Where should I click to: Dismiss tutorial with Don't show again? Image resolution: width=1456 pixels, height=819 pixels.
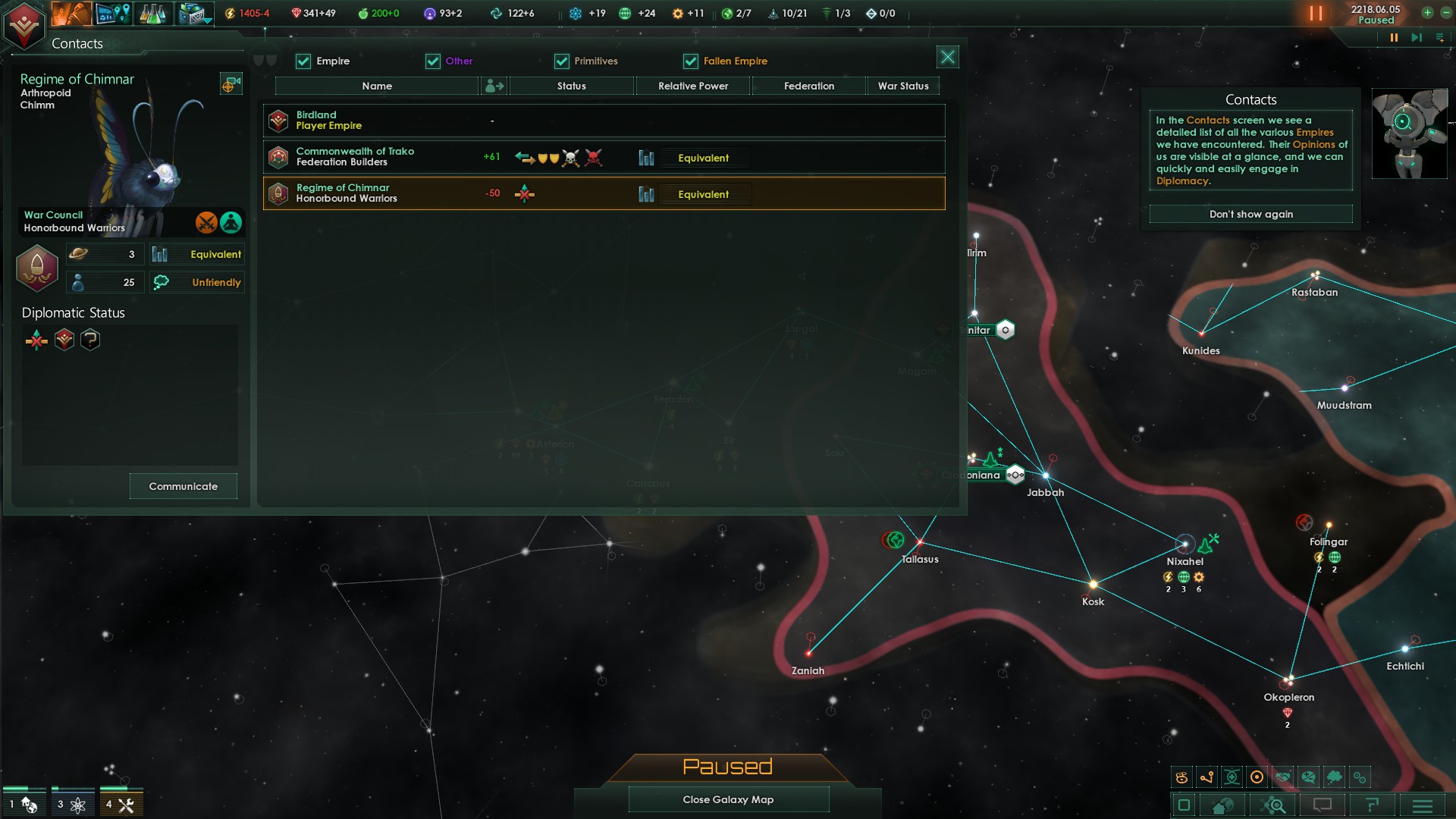click(x=1250, y=215)
